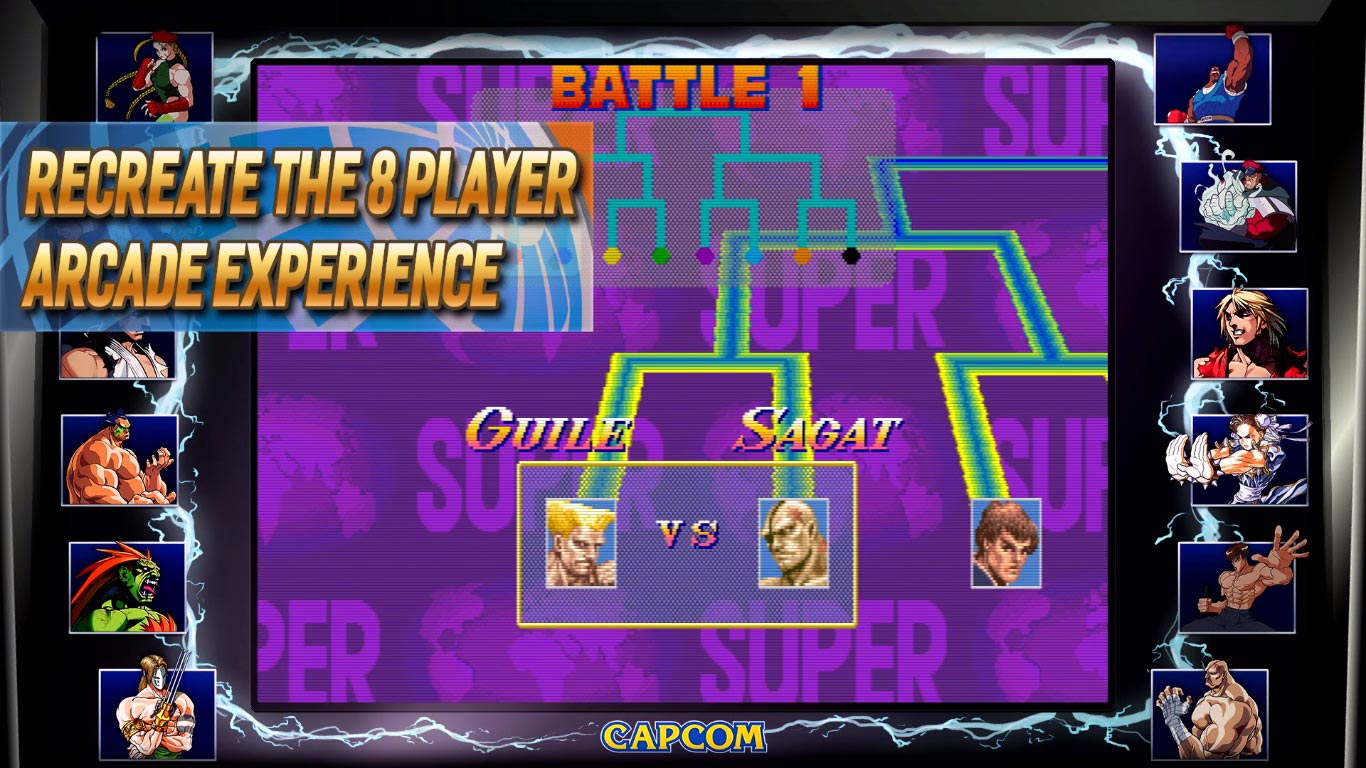1366x768 pixels.
Task: Pick the Ken character art tile
Action: click(x=1249, y=333)
